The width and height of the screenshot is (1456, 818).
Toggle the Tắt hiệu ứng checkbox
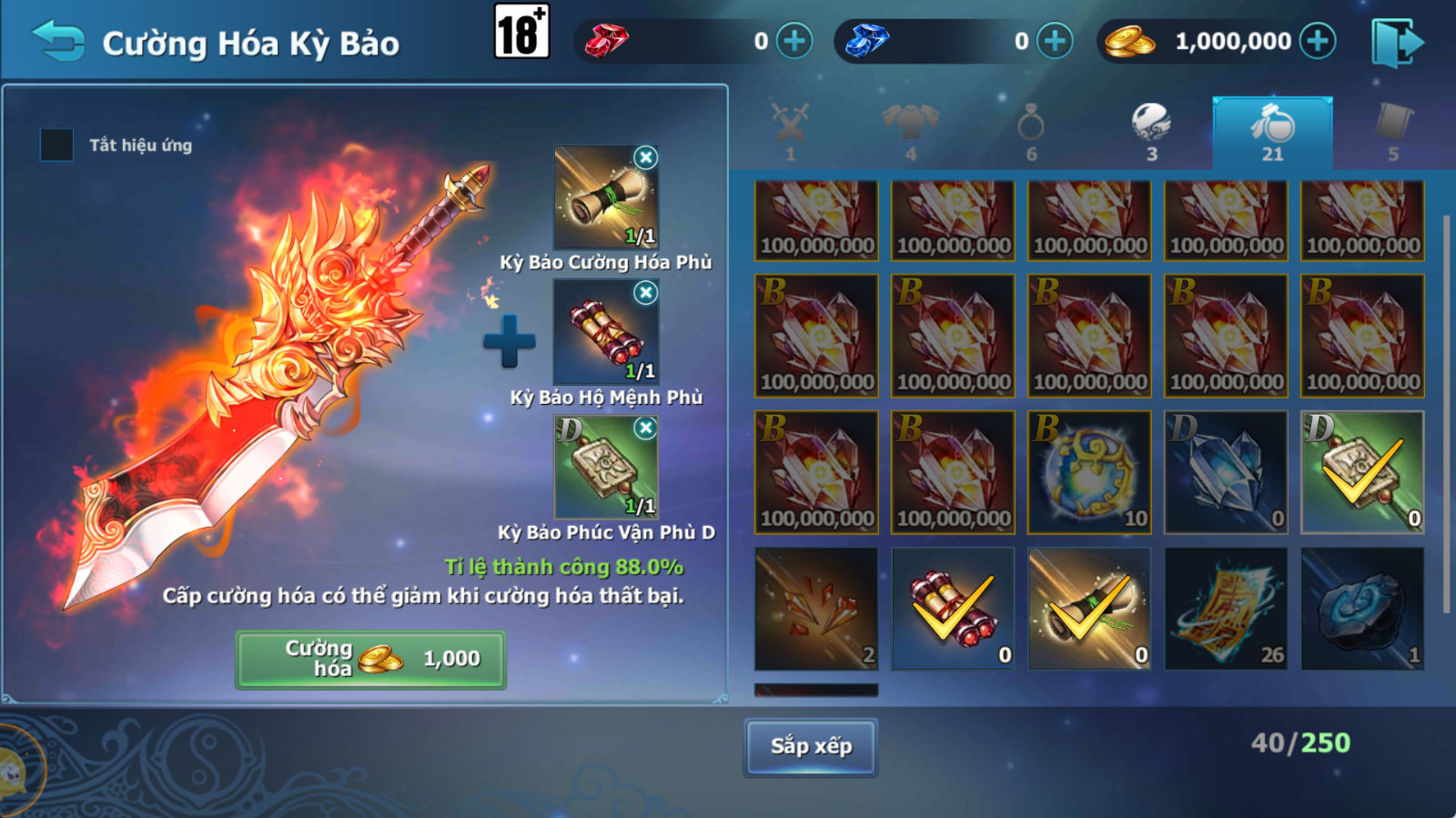pyautogui.click(x=56, y=145)
